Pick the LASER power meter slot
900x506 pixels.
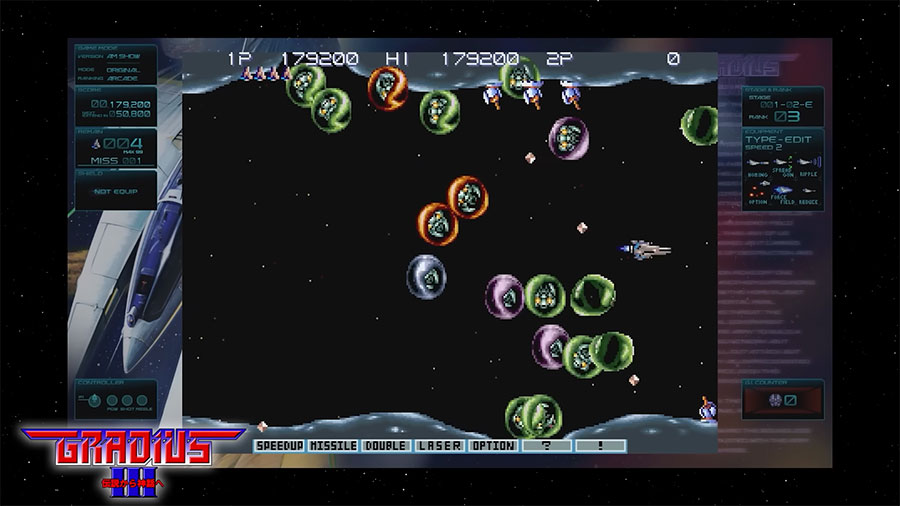(x=439, y=445)
